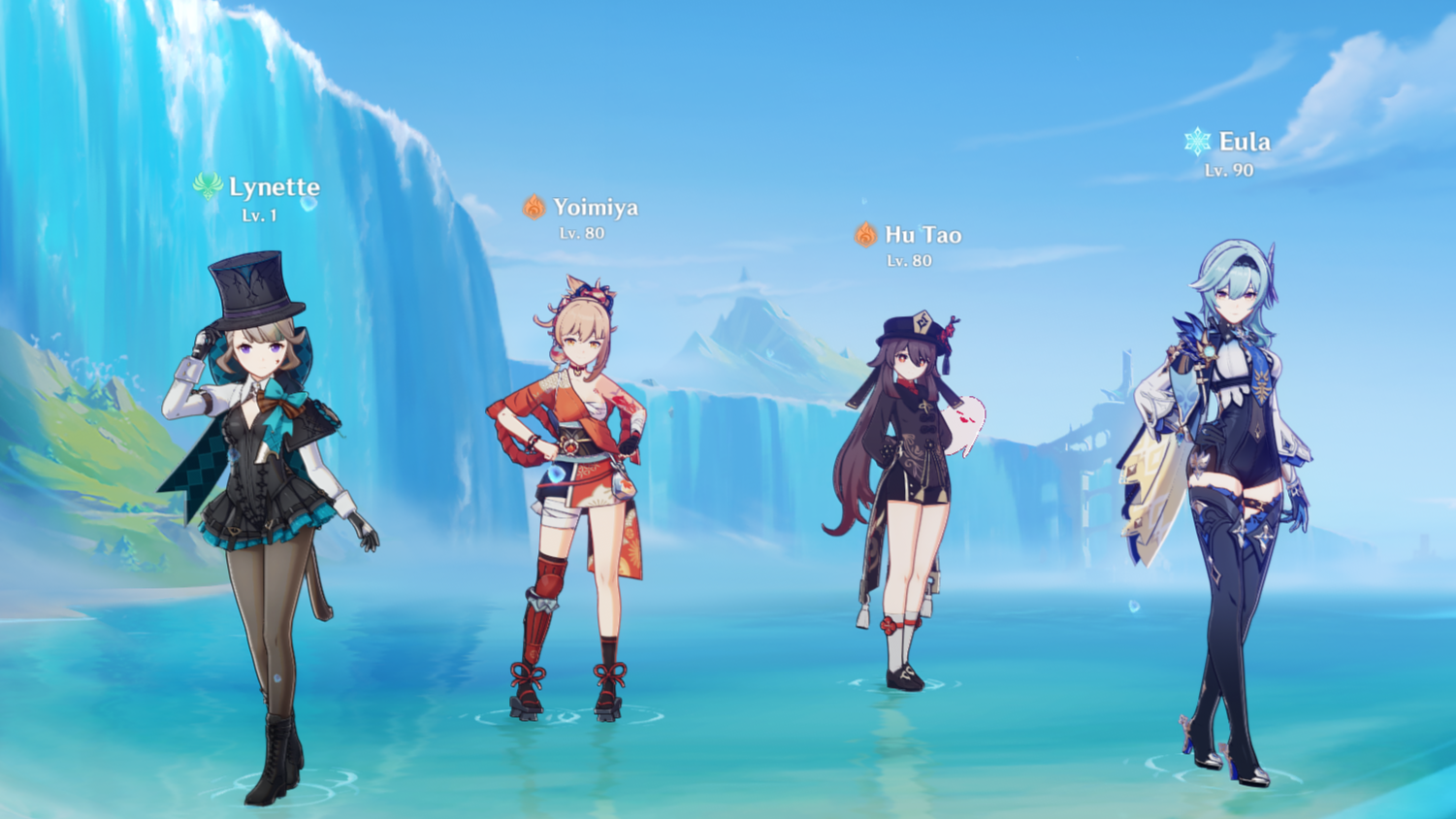
Task: Click the Cryo snowflake icon beside Eula
Action: click(1197, 141)
